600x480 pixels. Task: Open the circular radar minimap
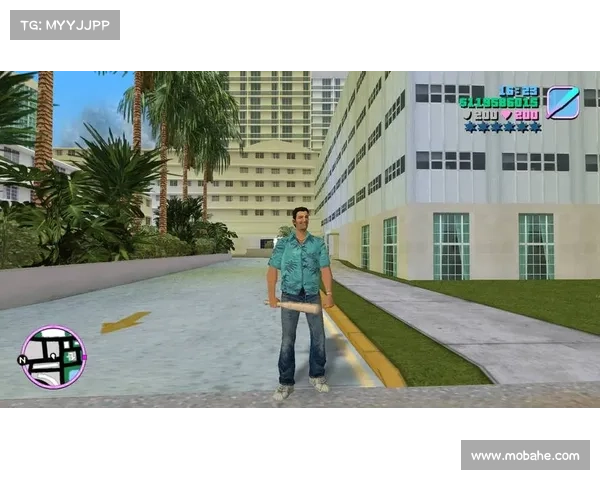[53, 357]
